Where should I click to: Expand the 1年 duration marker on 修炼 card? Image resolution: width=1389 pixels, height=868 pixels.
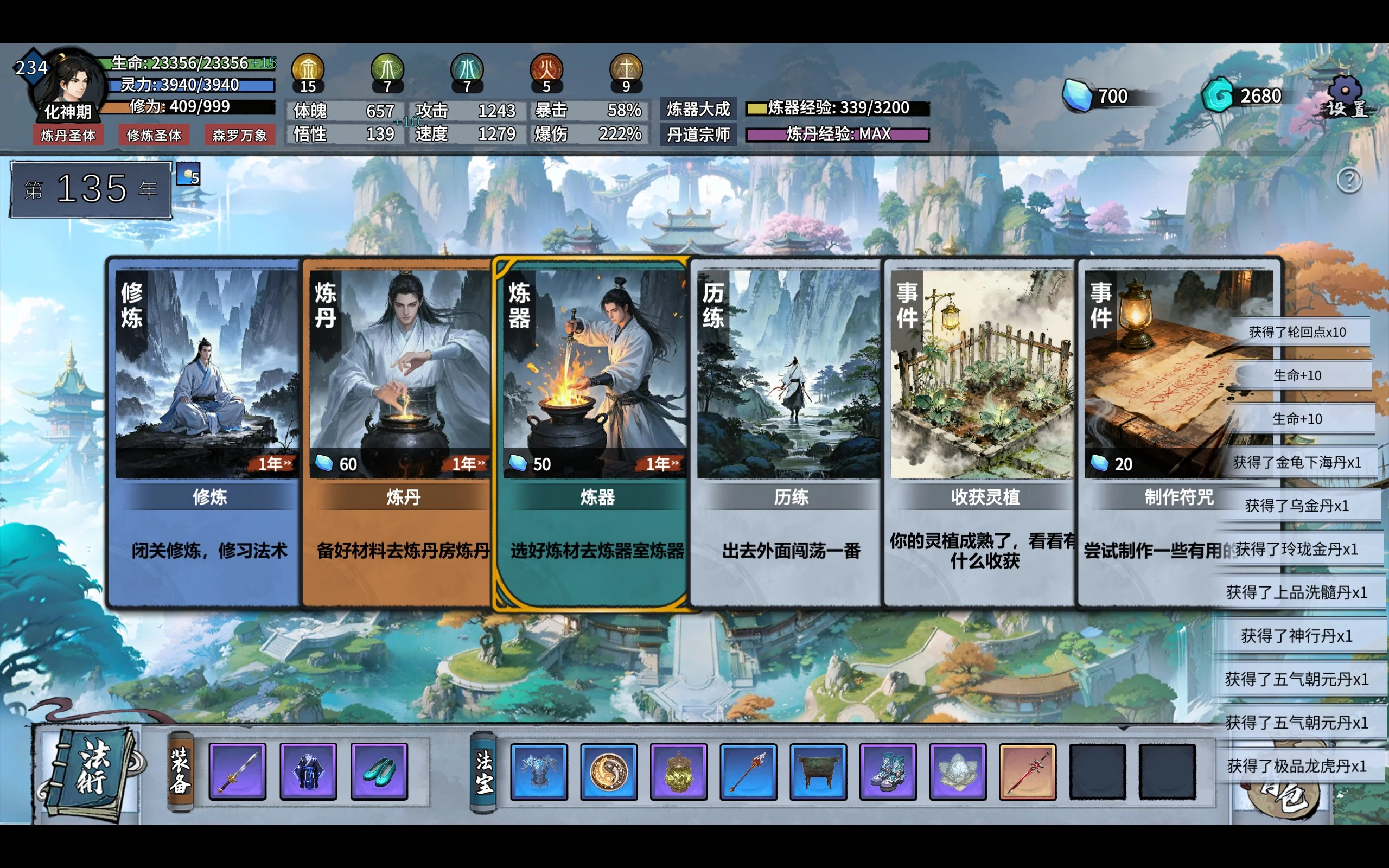click(276, 465)
